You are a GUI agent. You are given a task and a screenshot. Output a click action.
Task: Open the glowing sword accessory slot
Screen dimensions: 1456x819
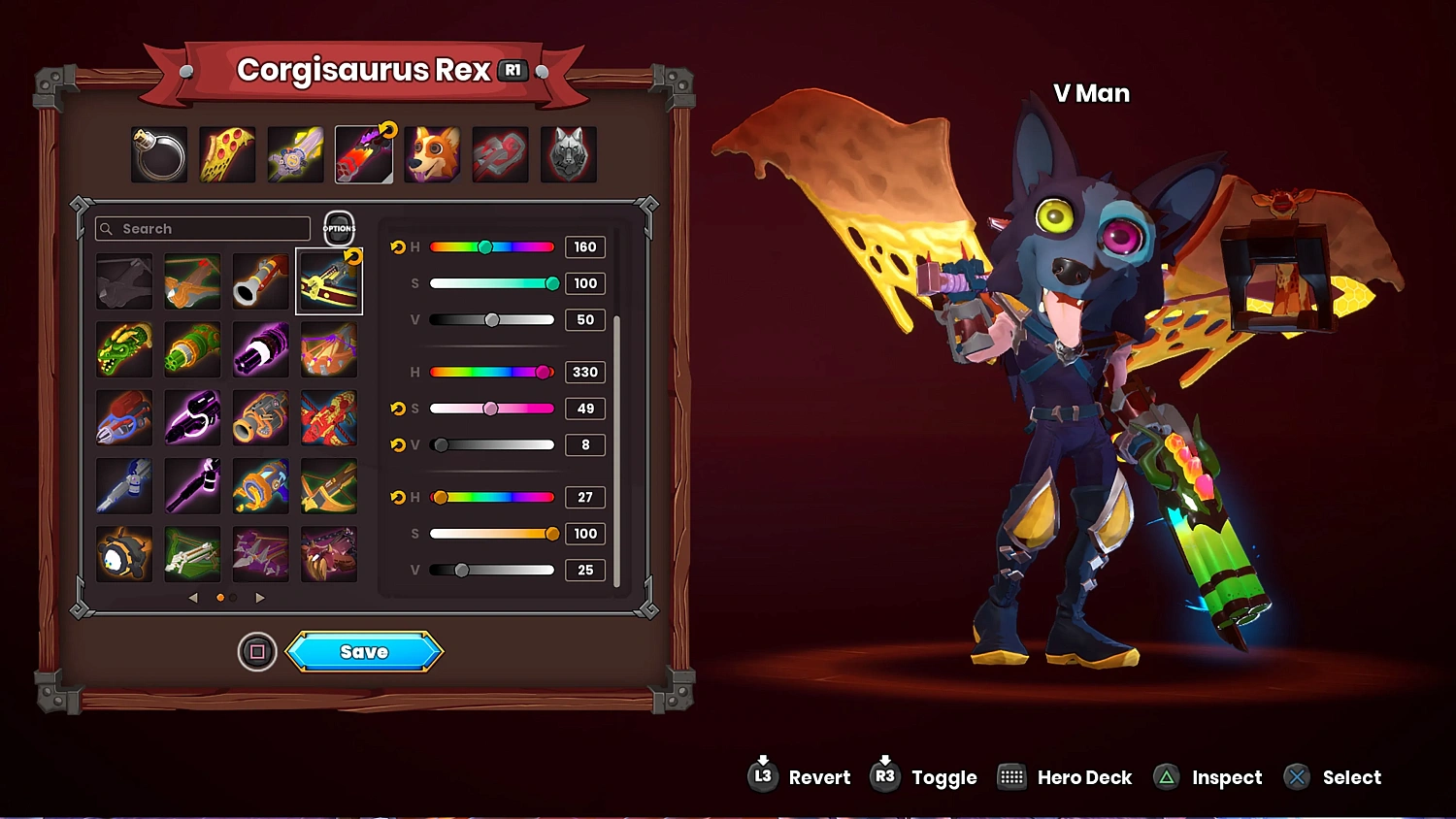click(x=295, y=153)
